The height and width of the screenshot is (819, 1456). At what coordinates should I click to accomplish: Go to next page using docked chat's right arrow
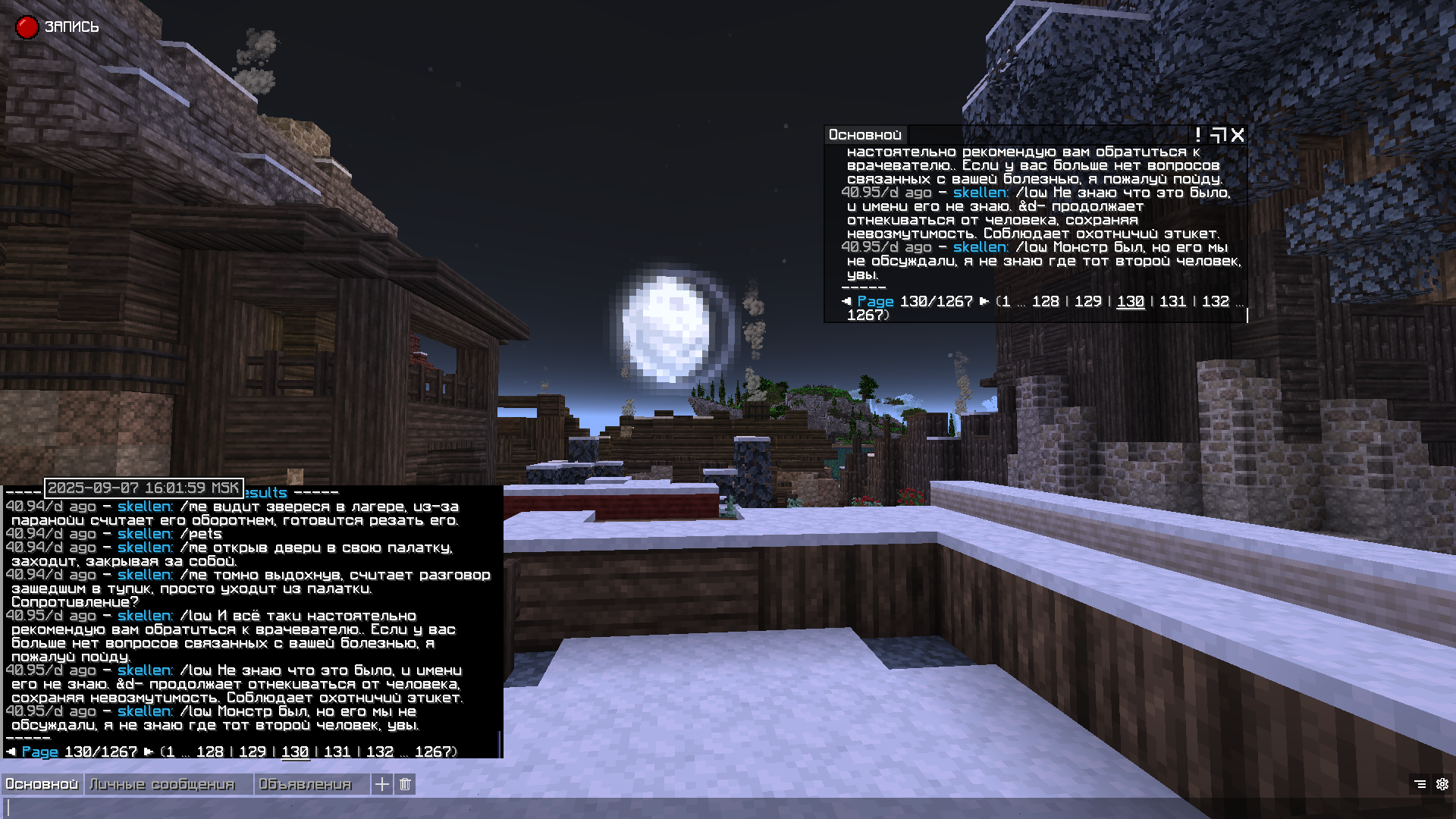tap(149, 752)
